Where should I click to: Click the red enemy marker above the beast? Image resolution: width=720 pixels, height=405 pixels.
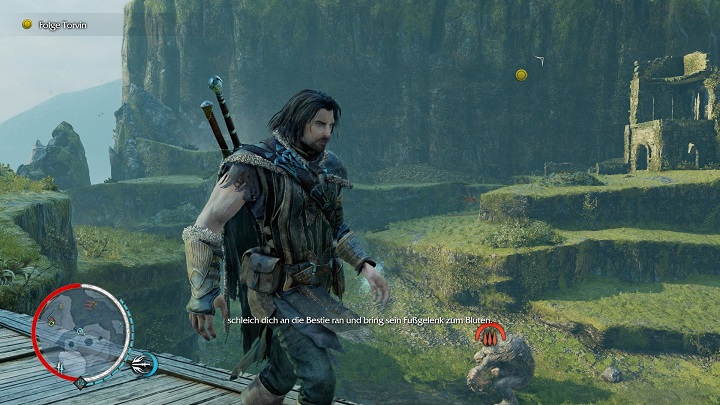pos(487,334)
